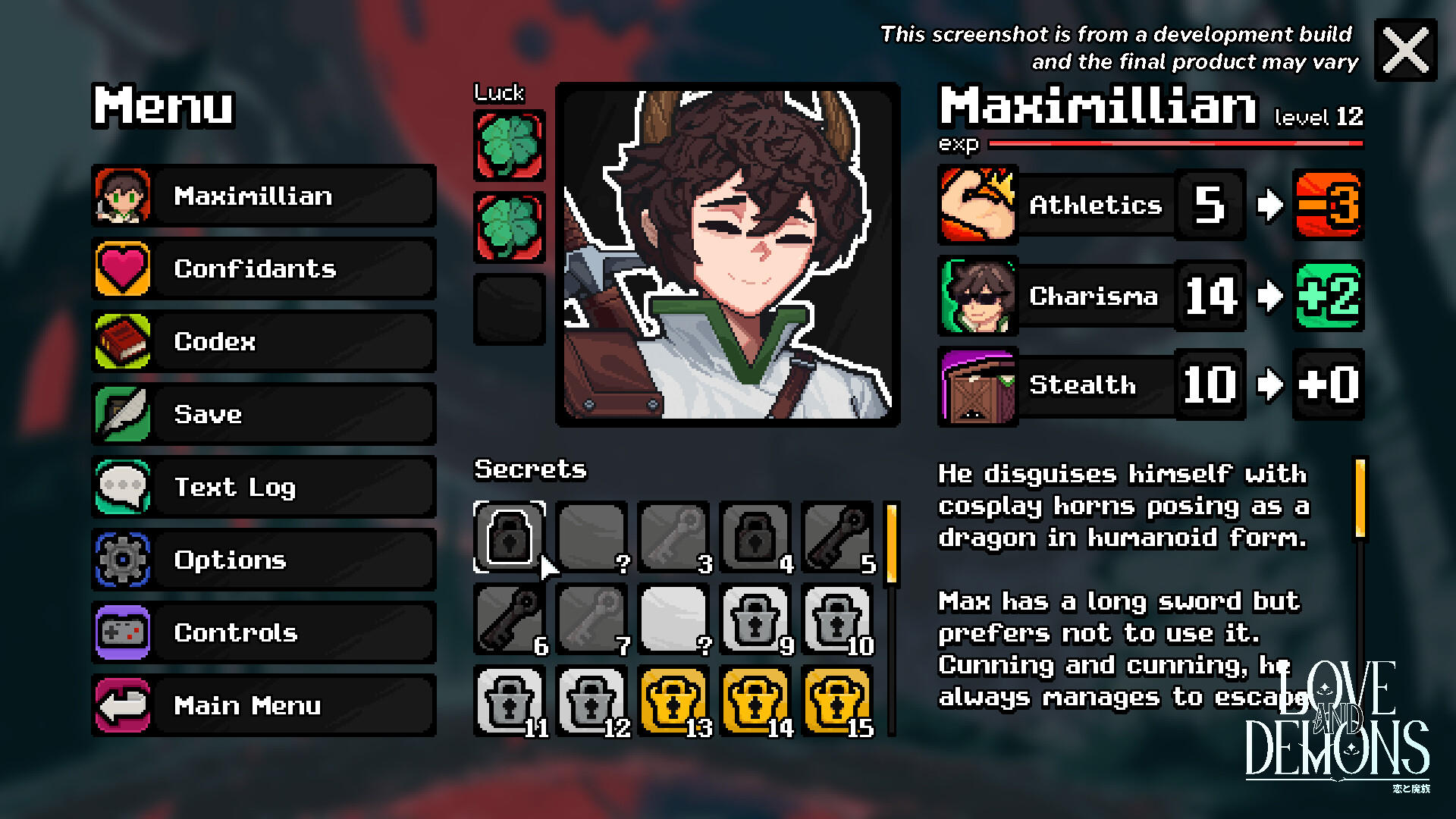The width and height of the screenshot is (1456, 819).
Task: Click the feather Save icon
Action: click(122, 414)
